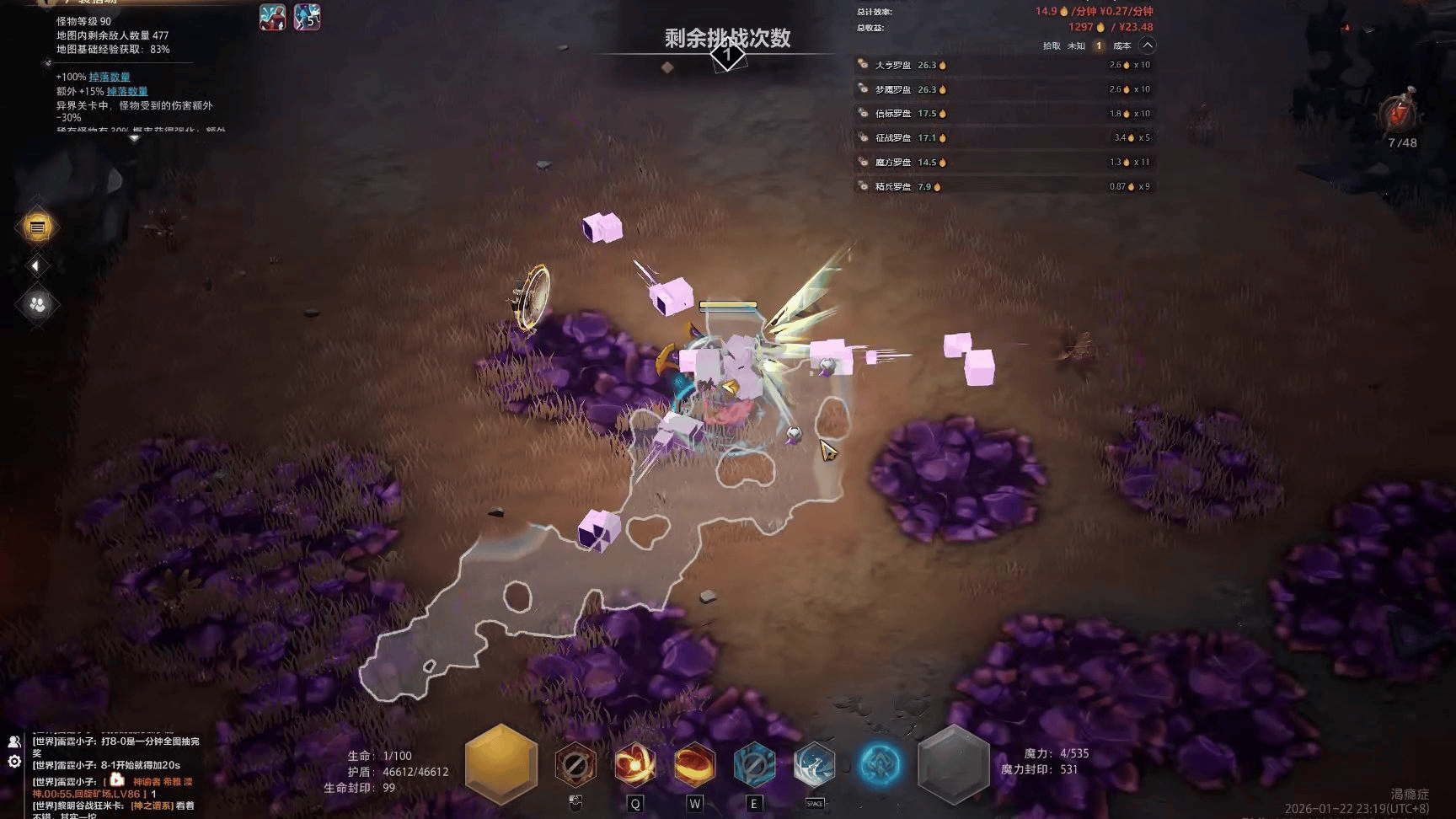Activate the flame ring skill on W
1456x819 pixels.
pyautogui.click(x=694, y=765)
